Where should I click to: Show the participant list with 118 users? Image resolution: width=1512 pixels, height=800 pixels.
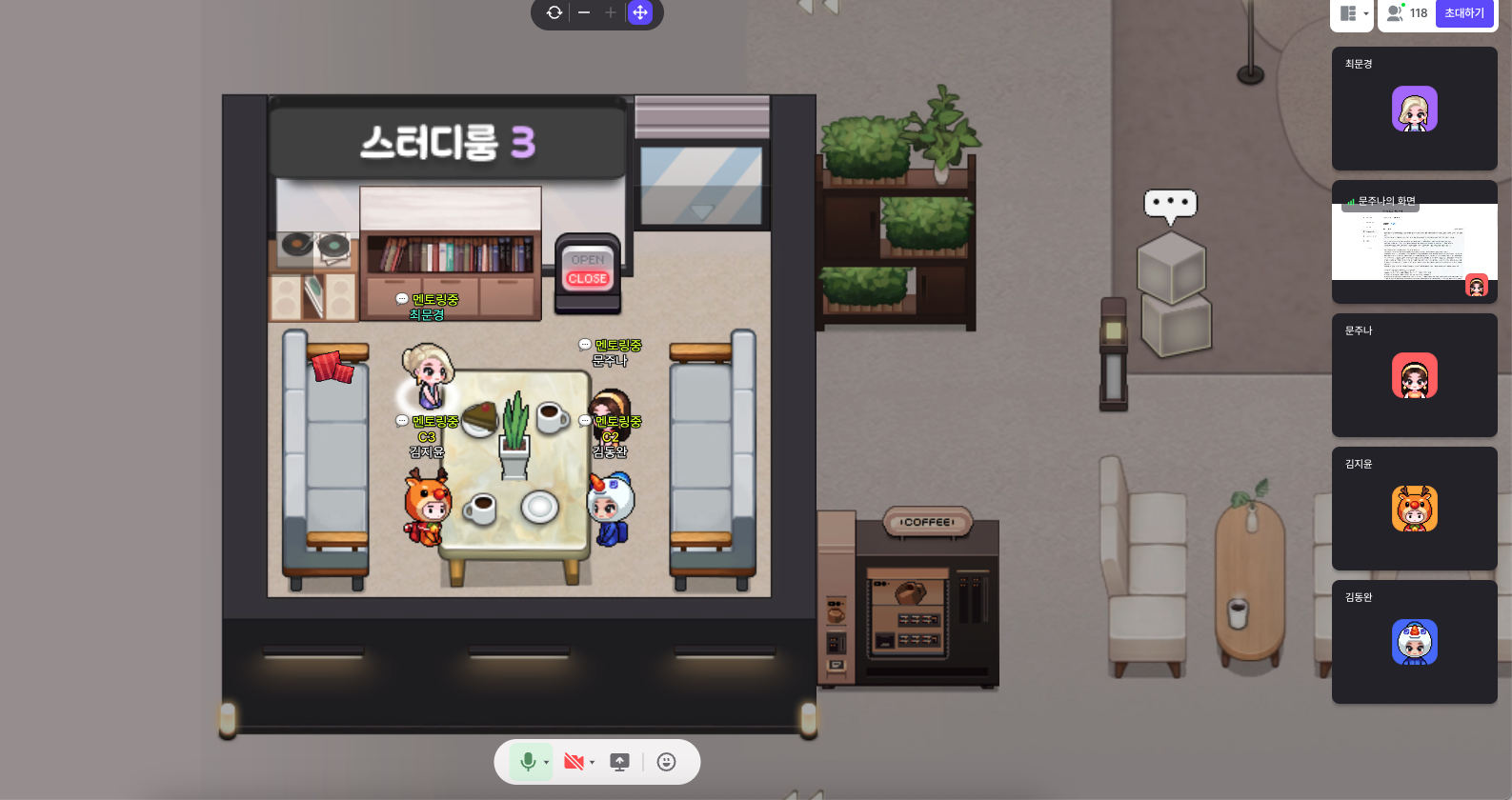point(1407,13)
